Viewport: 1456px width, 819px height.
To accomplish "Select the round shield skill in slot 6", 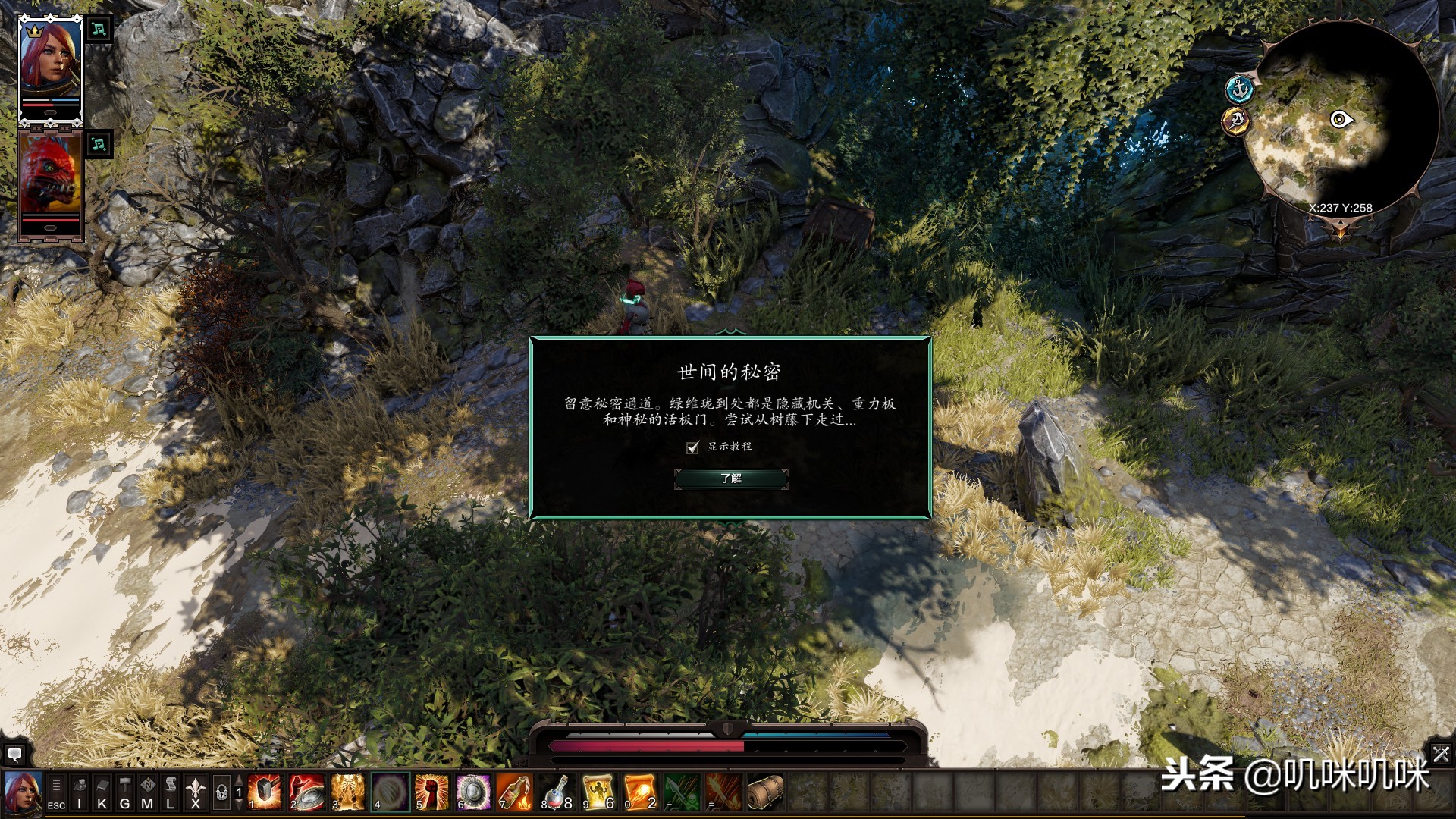I will 473,792.
